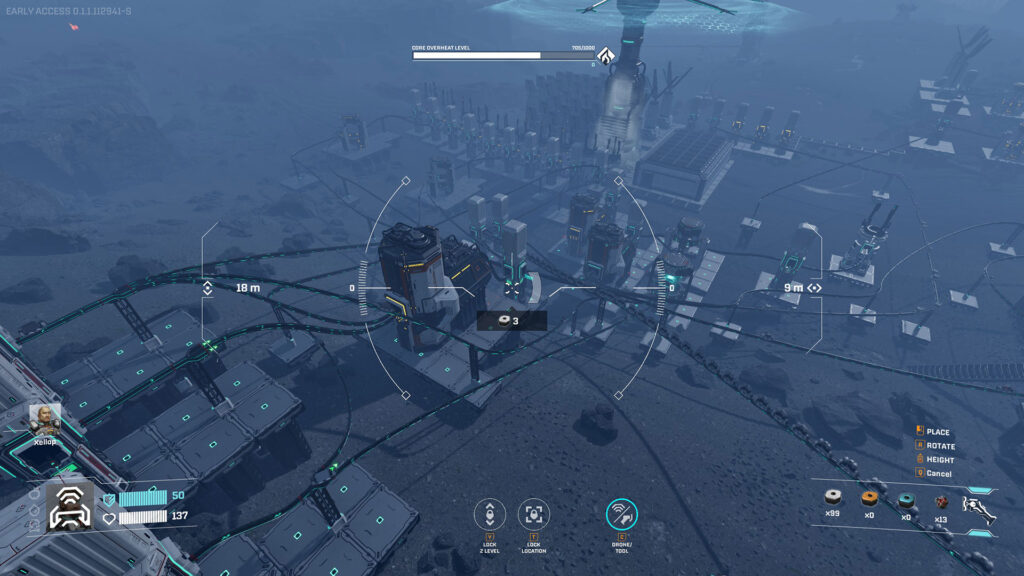1024x576 pixels.
Task: Toggle the Lock Z Level icon
Action: tap(489, 514)
